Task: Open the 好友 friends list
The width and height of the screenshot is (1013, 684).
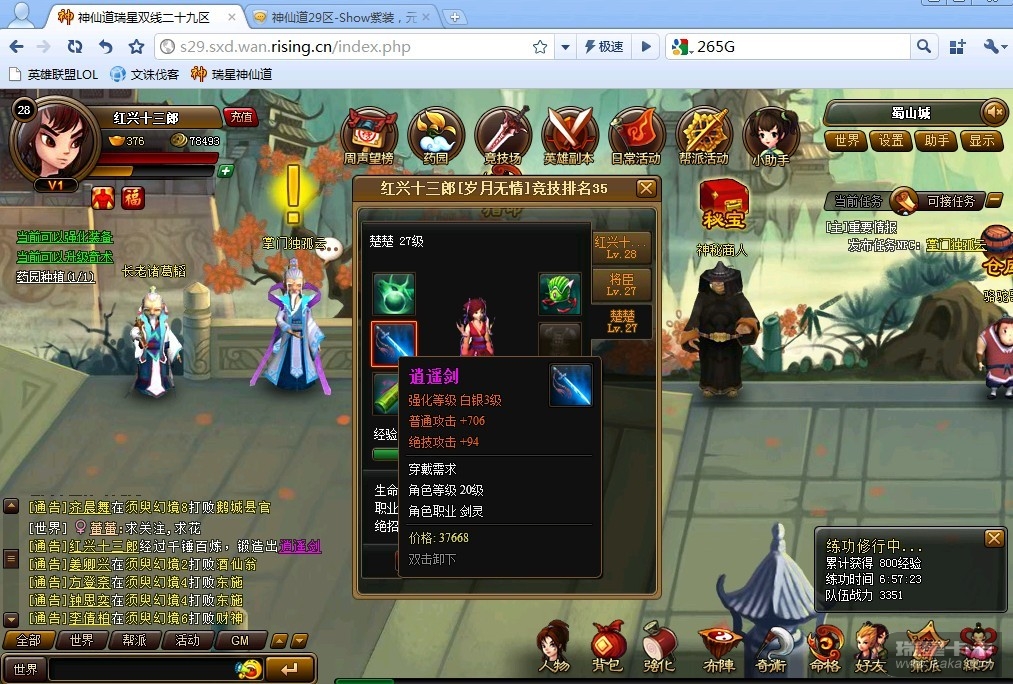Action: click(x=871, y=644)
